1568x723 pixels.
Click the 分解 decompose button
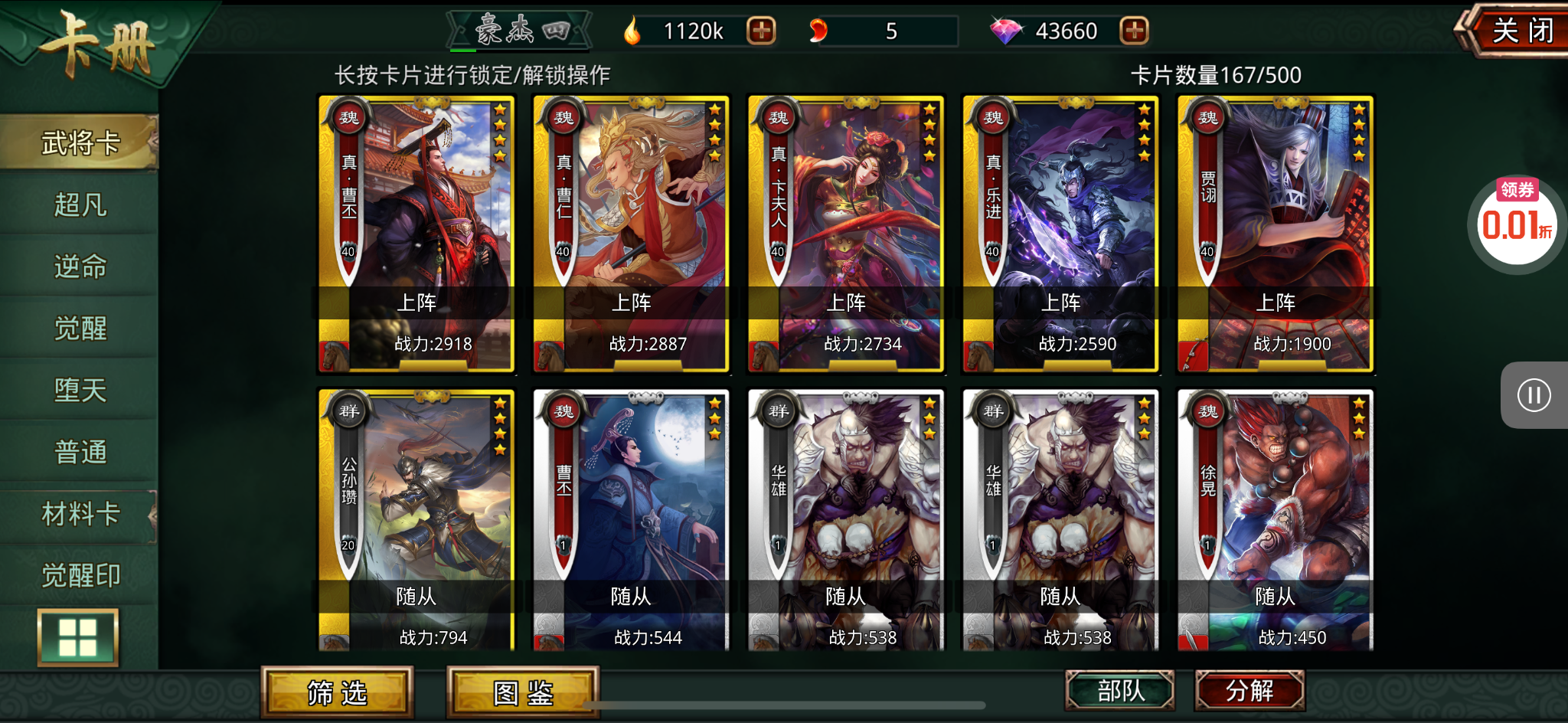pyautogui.click(x=1249, y=691)
